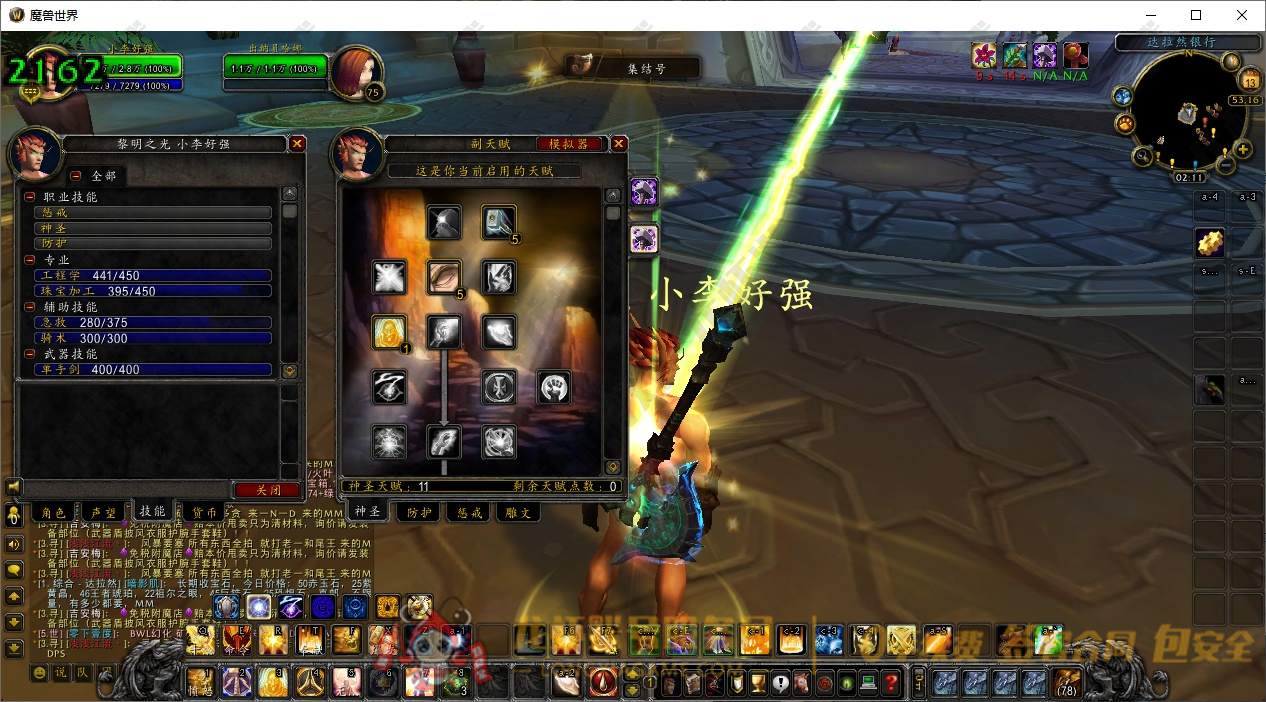Viewport: 1266px width, 702px height.
Task: Show the 货币 currency tab
Action: 206,512
